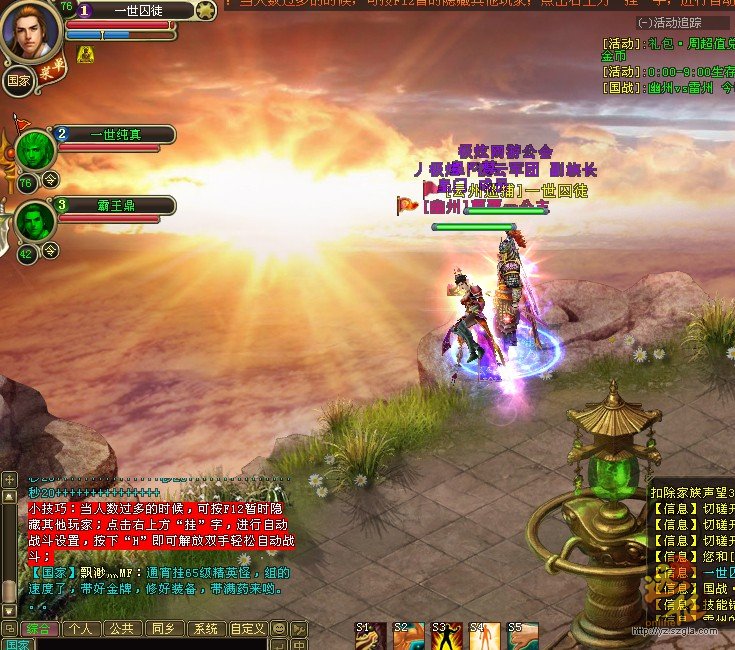Click the gear icon beside 一世囚徒 name

point(205,11)
